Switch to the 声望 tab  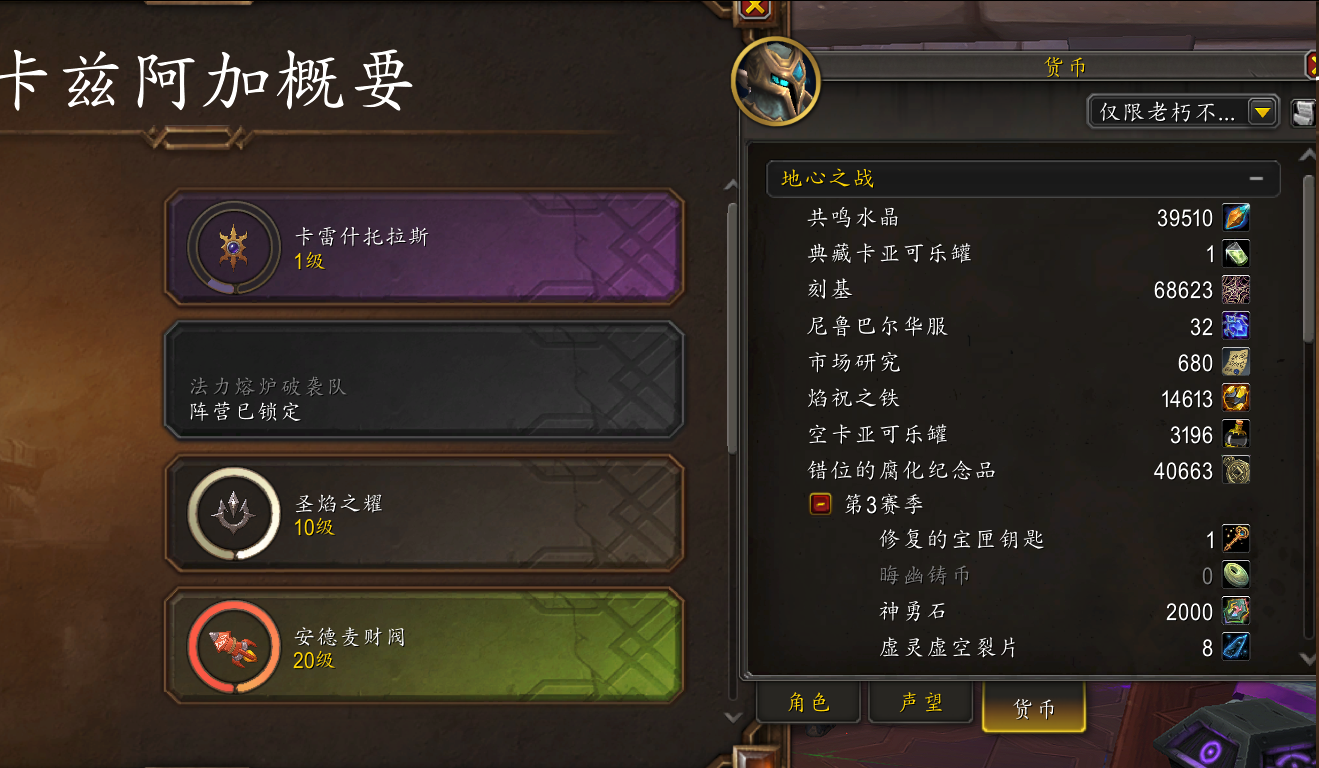point(919,703)
